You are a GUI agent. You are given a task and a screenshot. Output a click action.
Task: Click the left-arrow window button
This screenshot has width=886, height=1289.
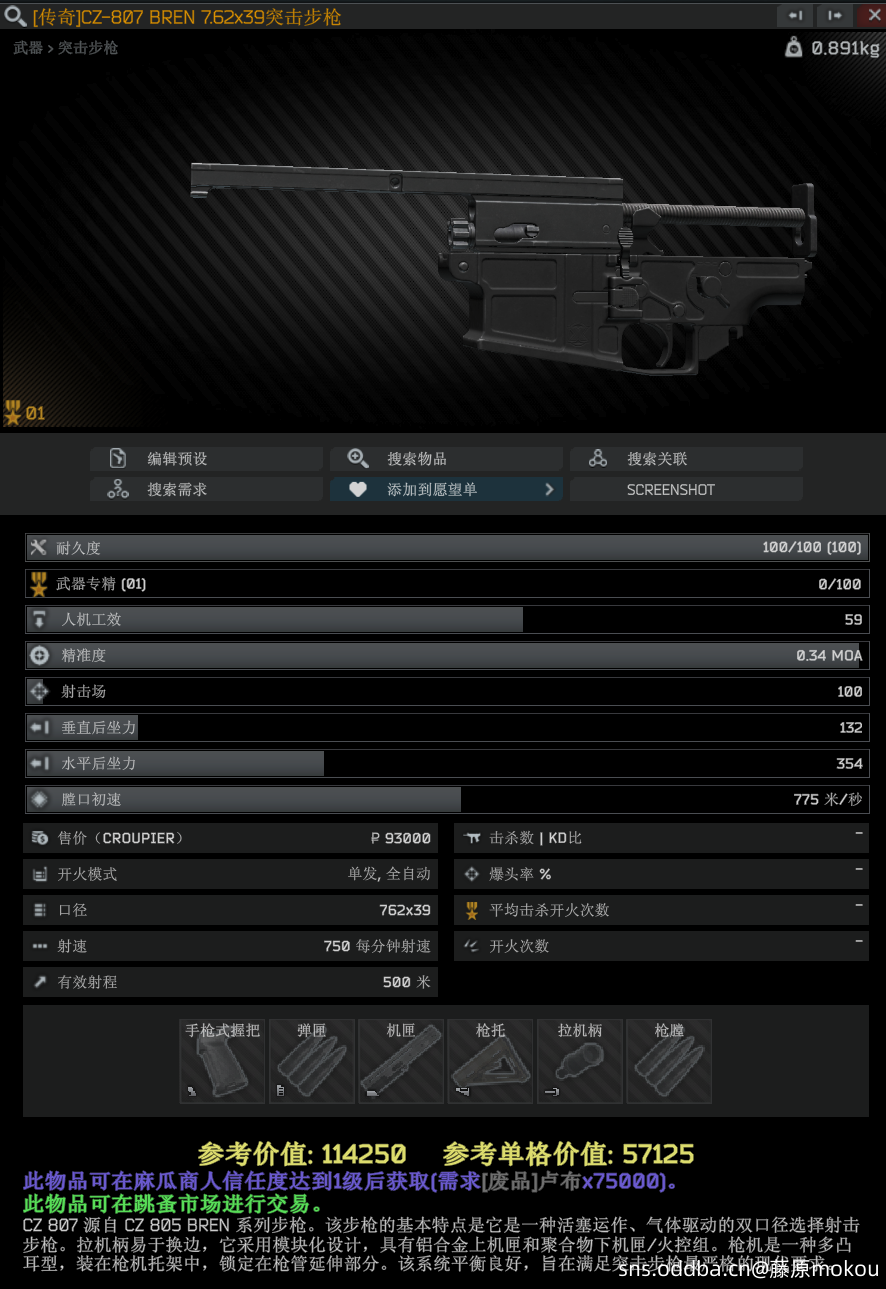[795, 15]
